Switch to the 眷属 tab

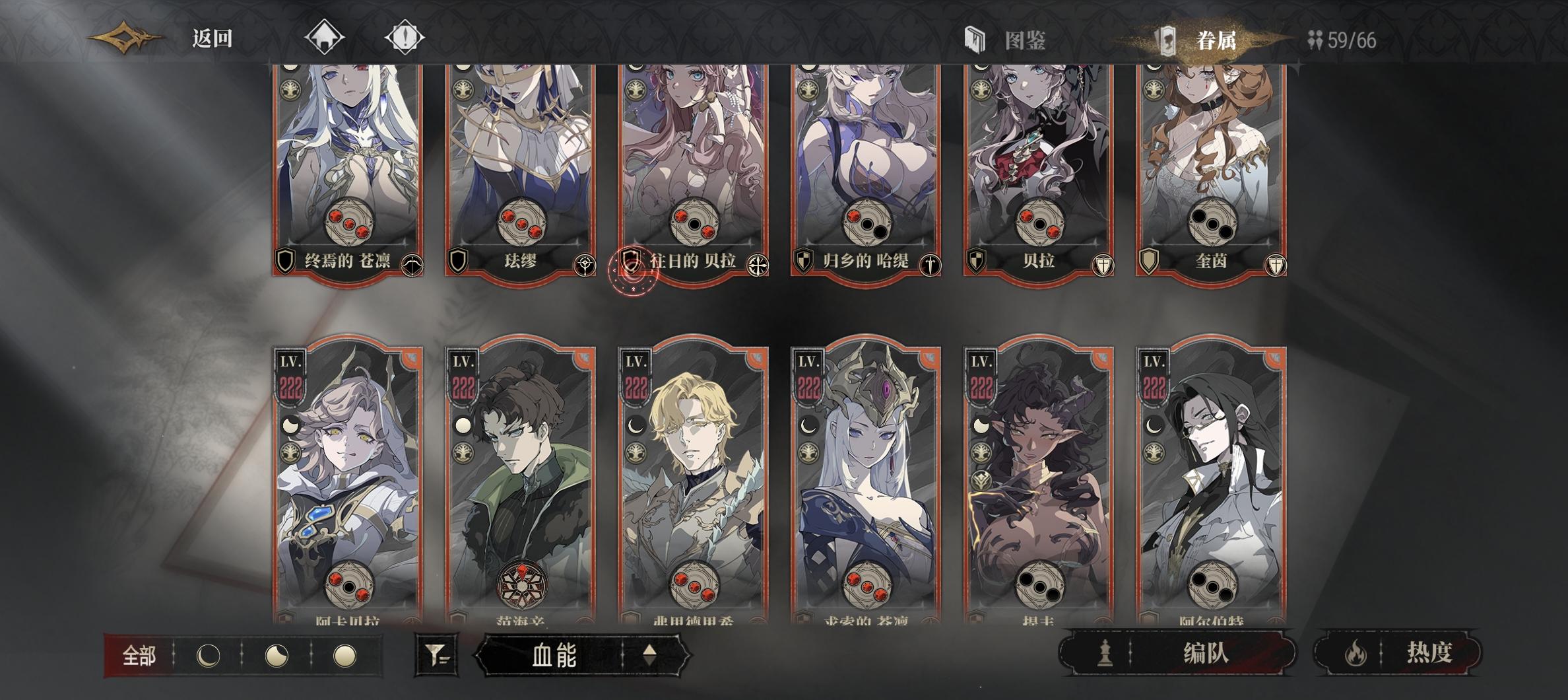(1218, 38)
